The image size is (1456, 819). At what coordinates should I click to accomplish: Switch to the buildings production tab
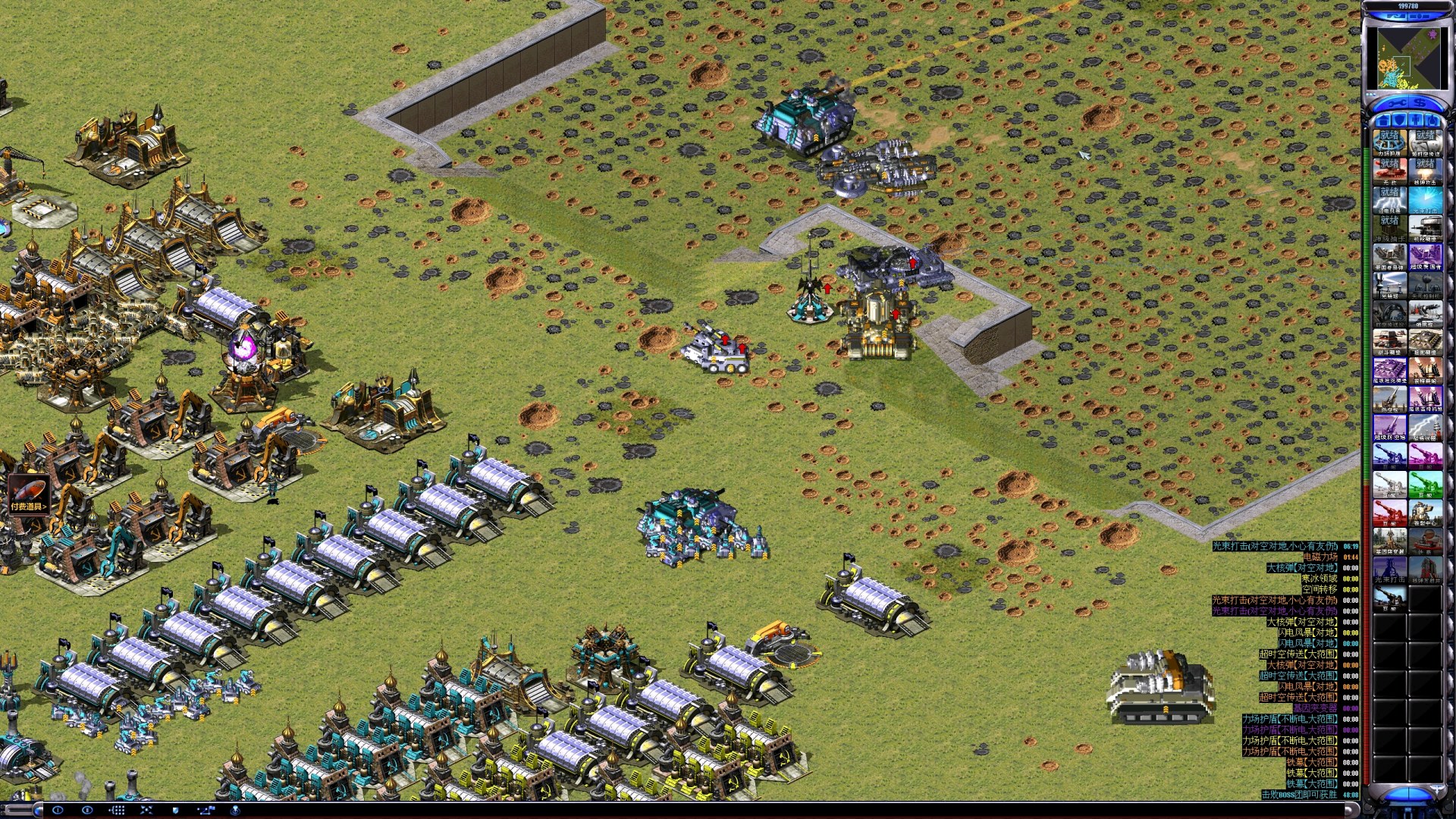[x=1382, y=121]
